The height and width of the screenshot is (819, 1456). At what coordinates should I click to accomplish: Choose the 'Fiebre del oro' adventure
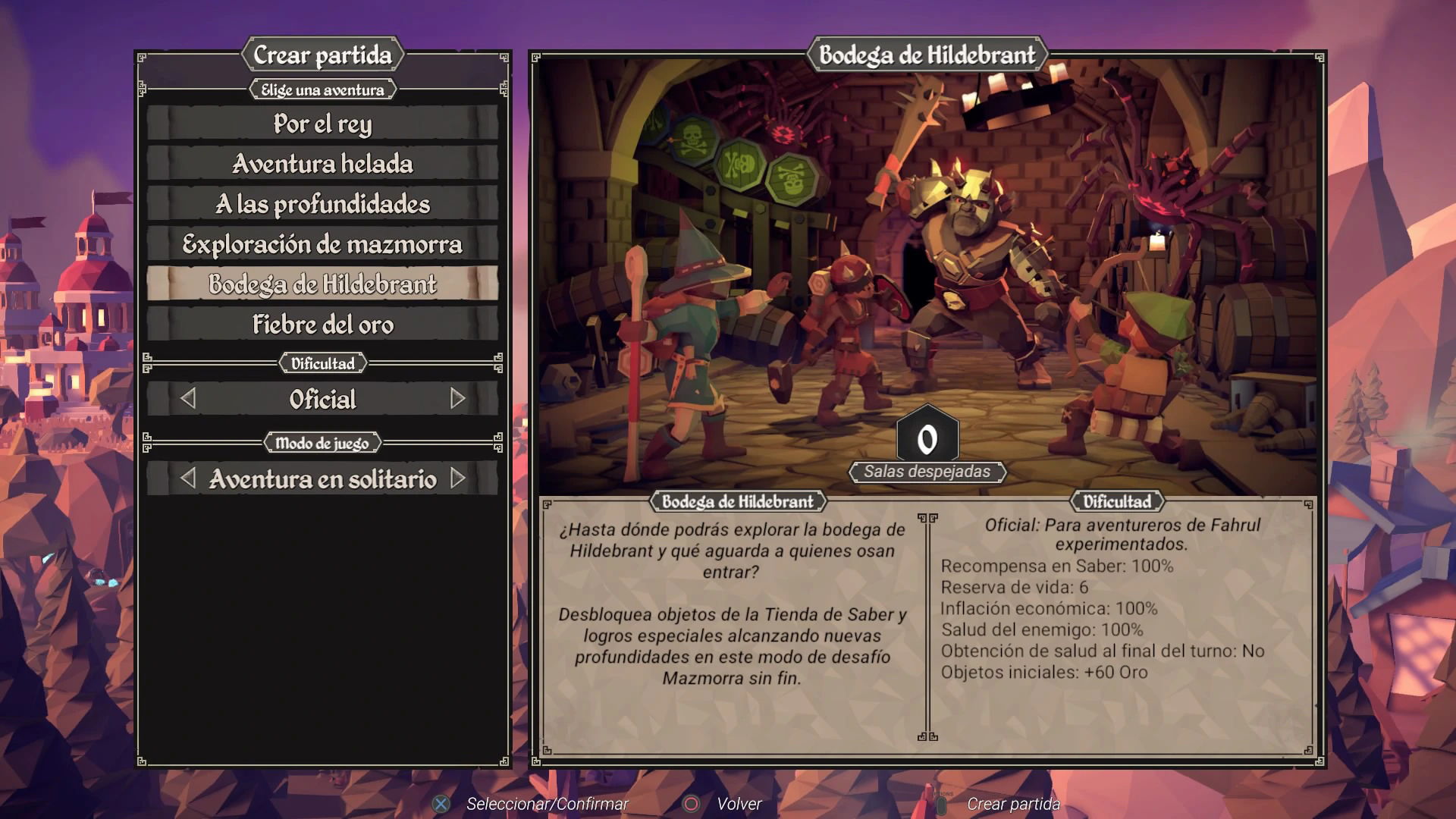click(x=322, y=325)
